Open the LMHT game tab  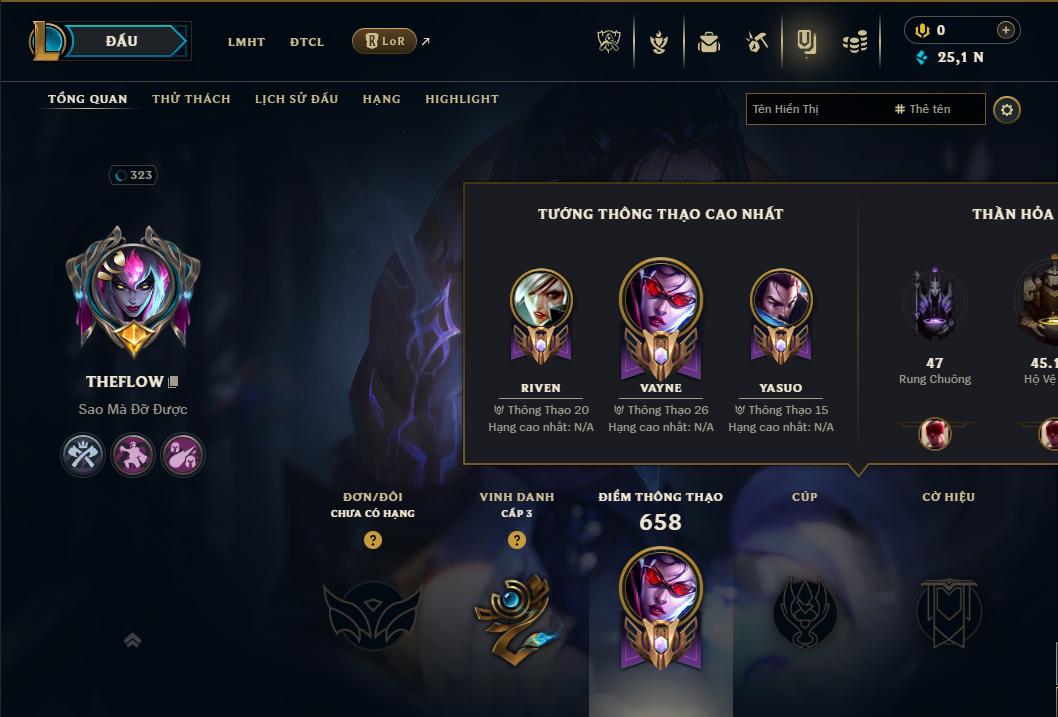pyautogui.click(x=246, y=42)
